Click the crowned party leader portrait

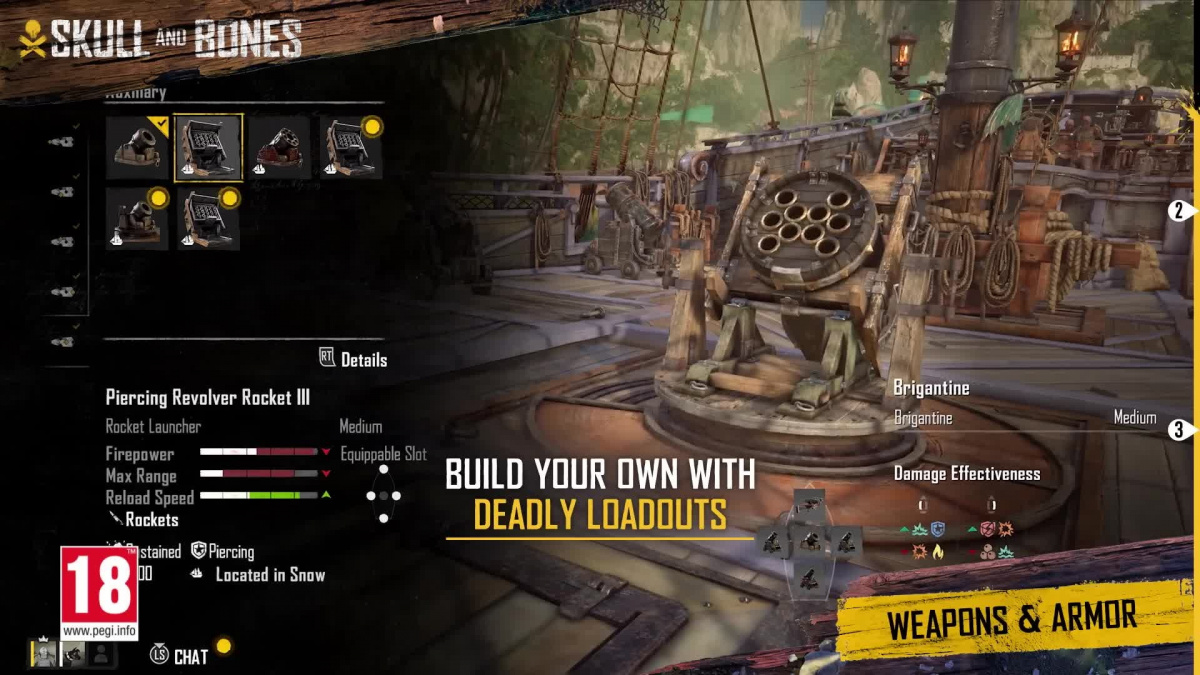coord(45,654)
